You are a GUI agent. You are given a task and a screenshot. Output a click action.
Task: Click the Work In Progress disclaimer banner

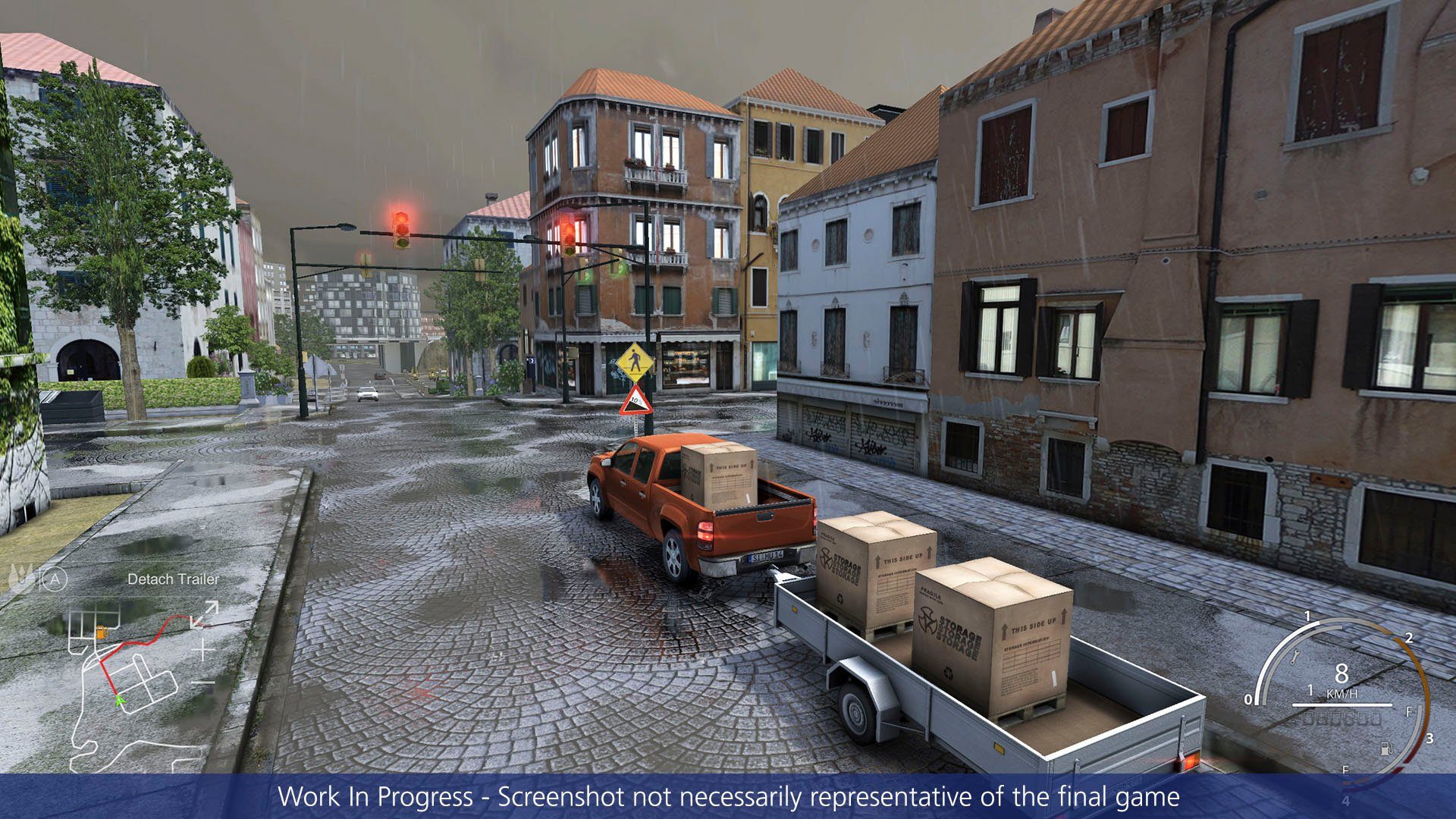point(728,796)
